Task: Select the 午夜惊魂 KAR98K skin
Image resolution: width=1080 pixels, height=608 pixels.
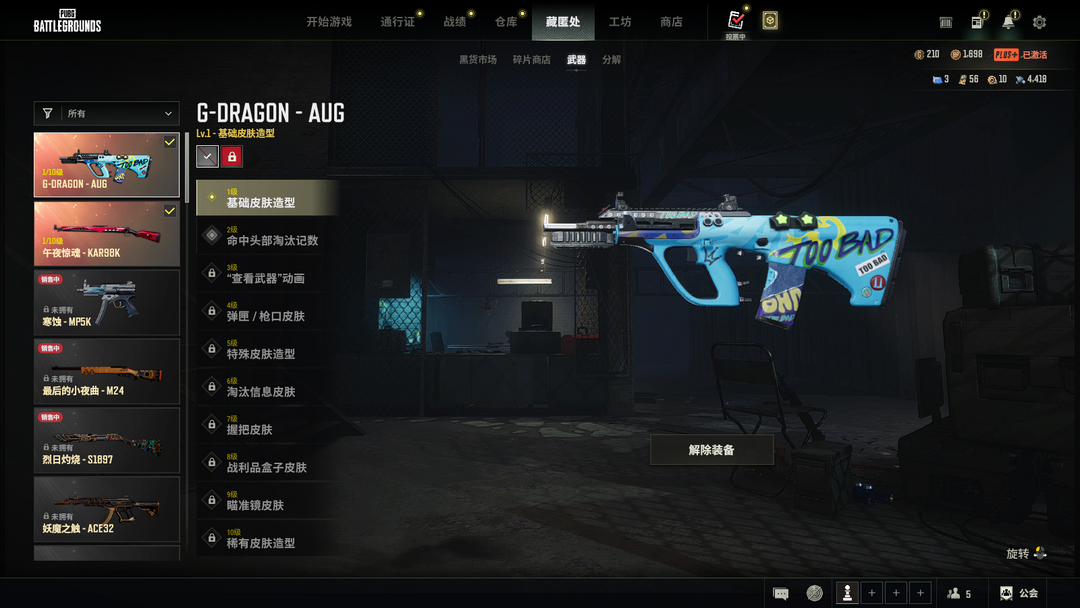Action: [x=107, y=234]
